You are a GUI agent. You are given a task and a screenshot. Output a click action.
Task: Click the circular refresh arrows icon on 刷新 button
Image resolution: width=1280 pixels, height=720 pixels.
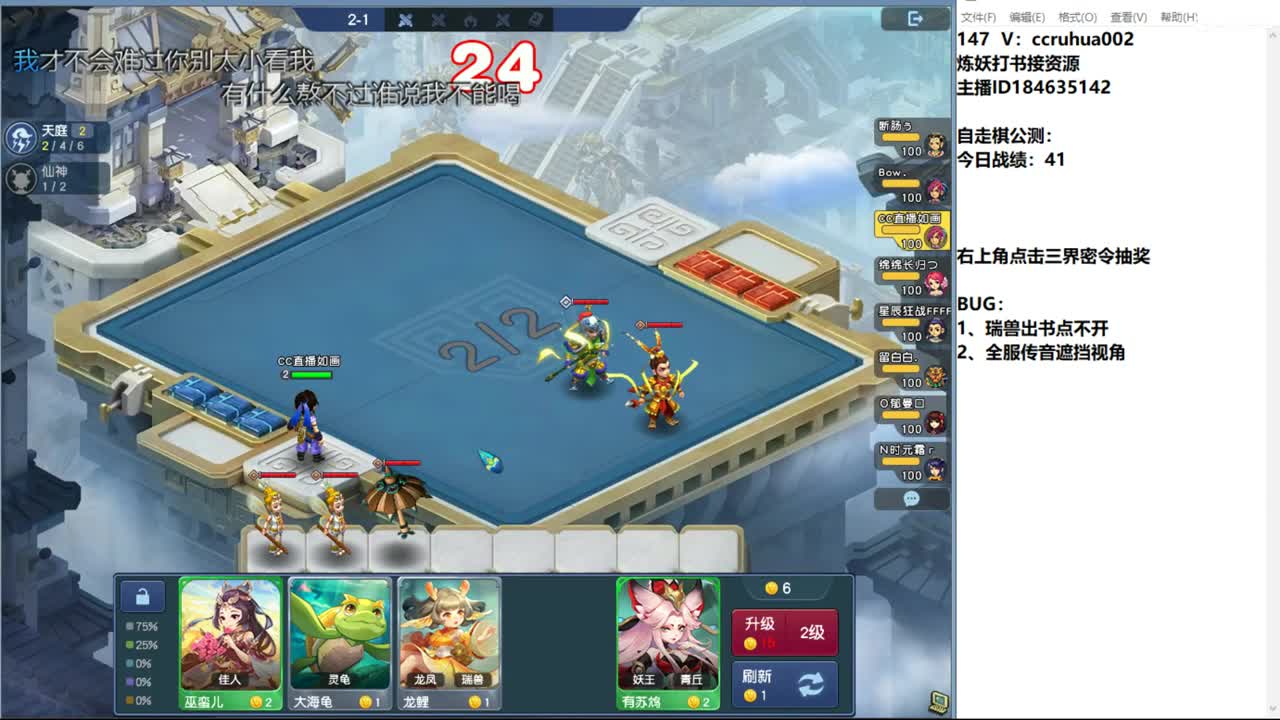pos(811,683)
